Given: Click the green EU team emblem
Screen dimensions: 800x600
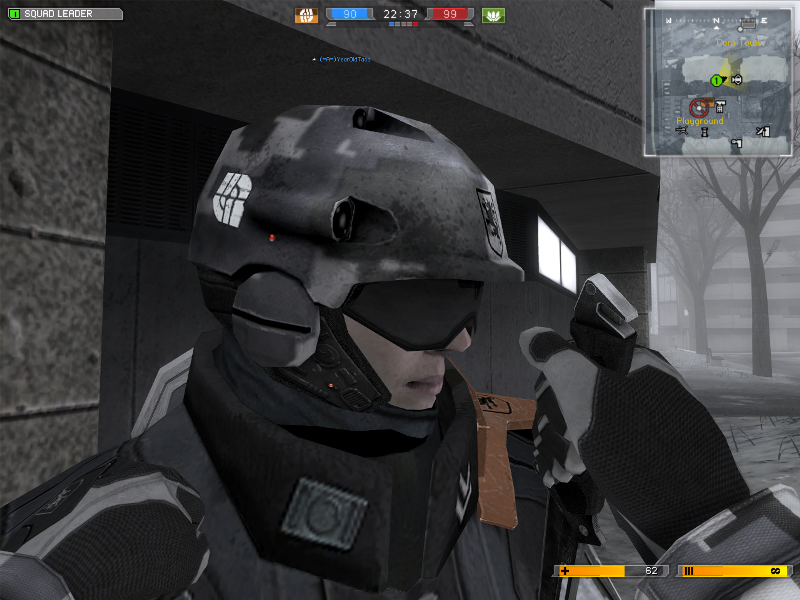Looking at the screenshot, I should click(492, 15).
